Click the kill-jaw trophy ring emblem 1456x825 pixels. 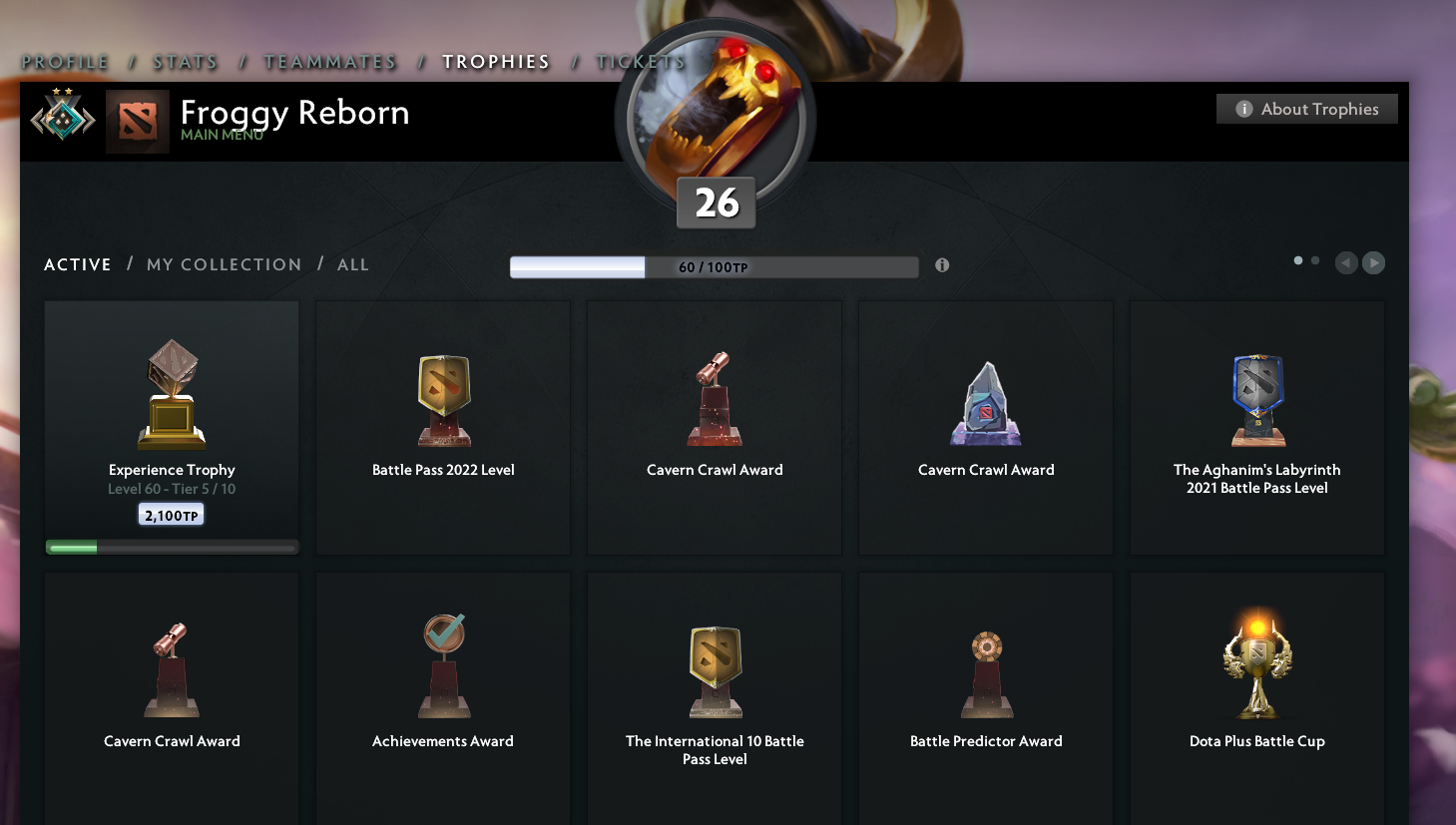[x=715, y=118]
